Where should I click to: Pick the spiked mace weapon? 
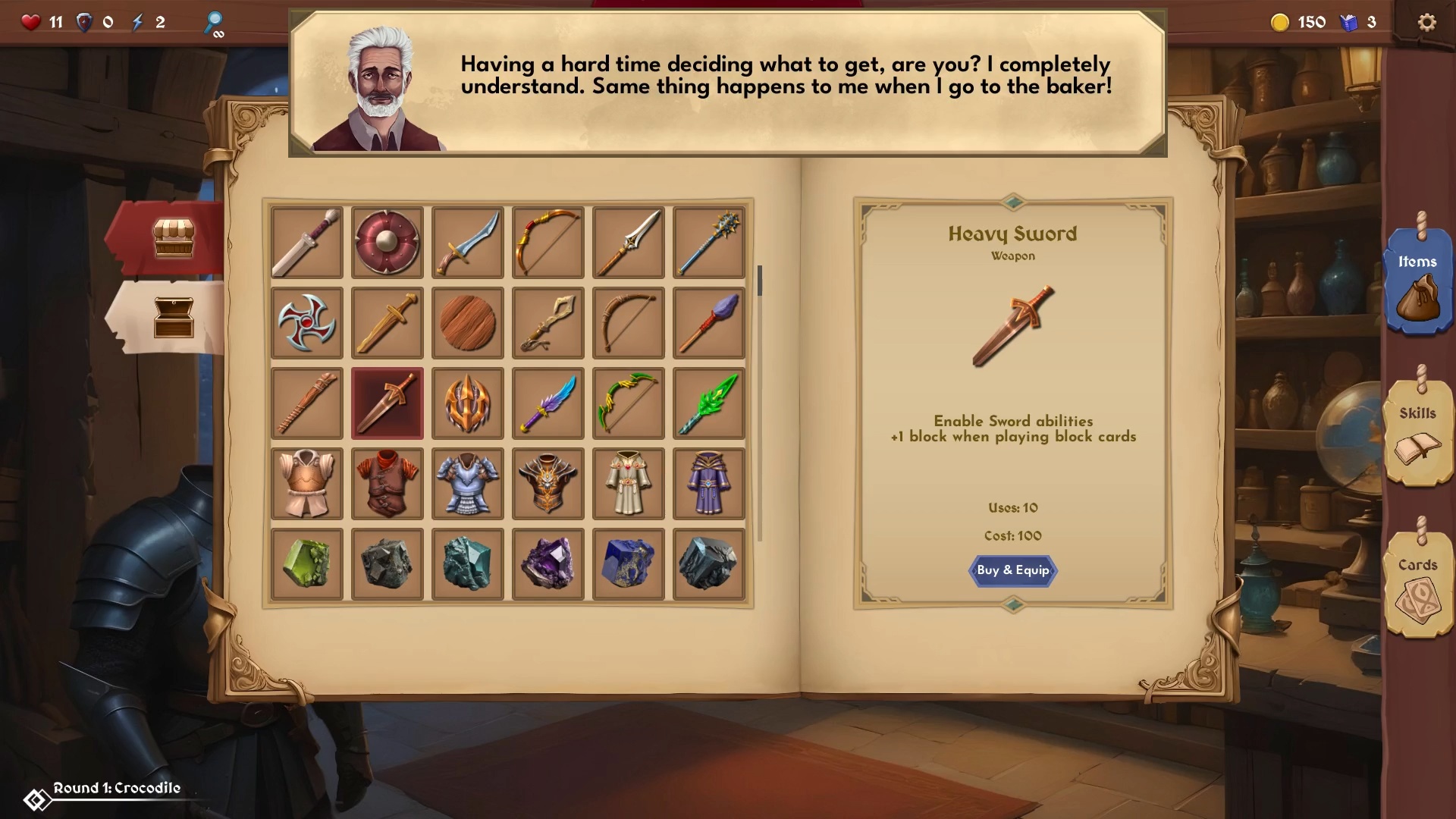(708, 243)
